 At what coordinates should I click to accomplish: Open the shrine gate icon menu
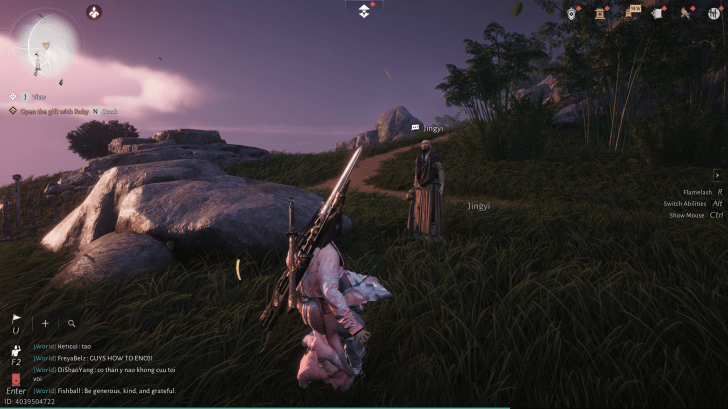(601, 13)
